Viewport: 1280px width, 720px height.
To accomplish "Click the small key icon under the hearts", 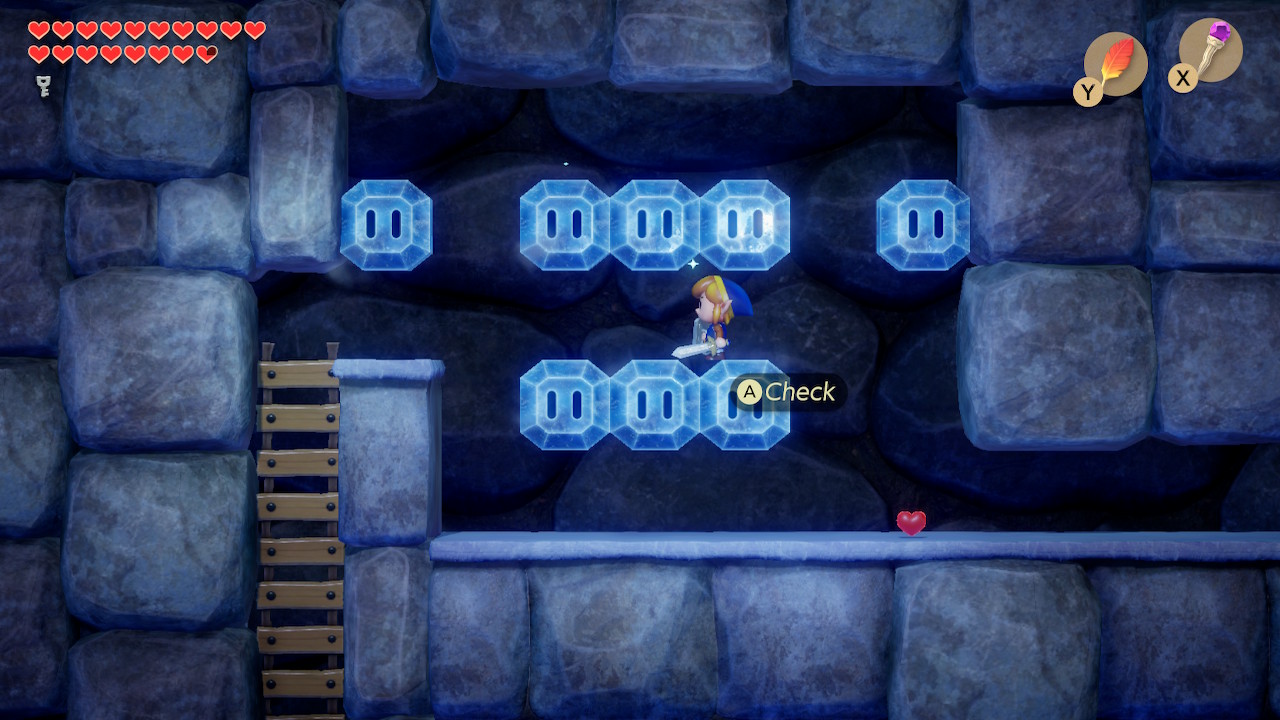I will pos(43,86).
